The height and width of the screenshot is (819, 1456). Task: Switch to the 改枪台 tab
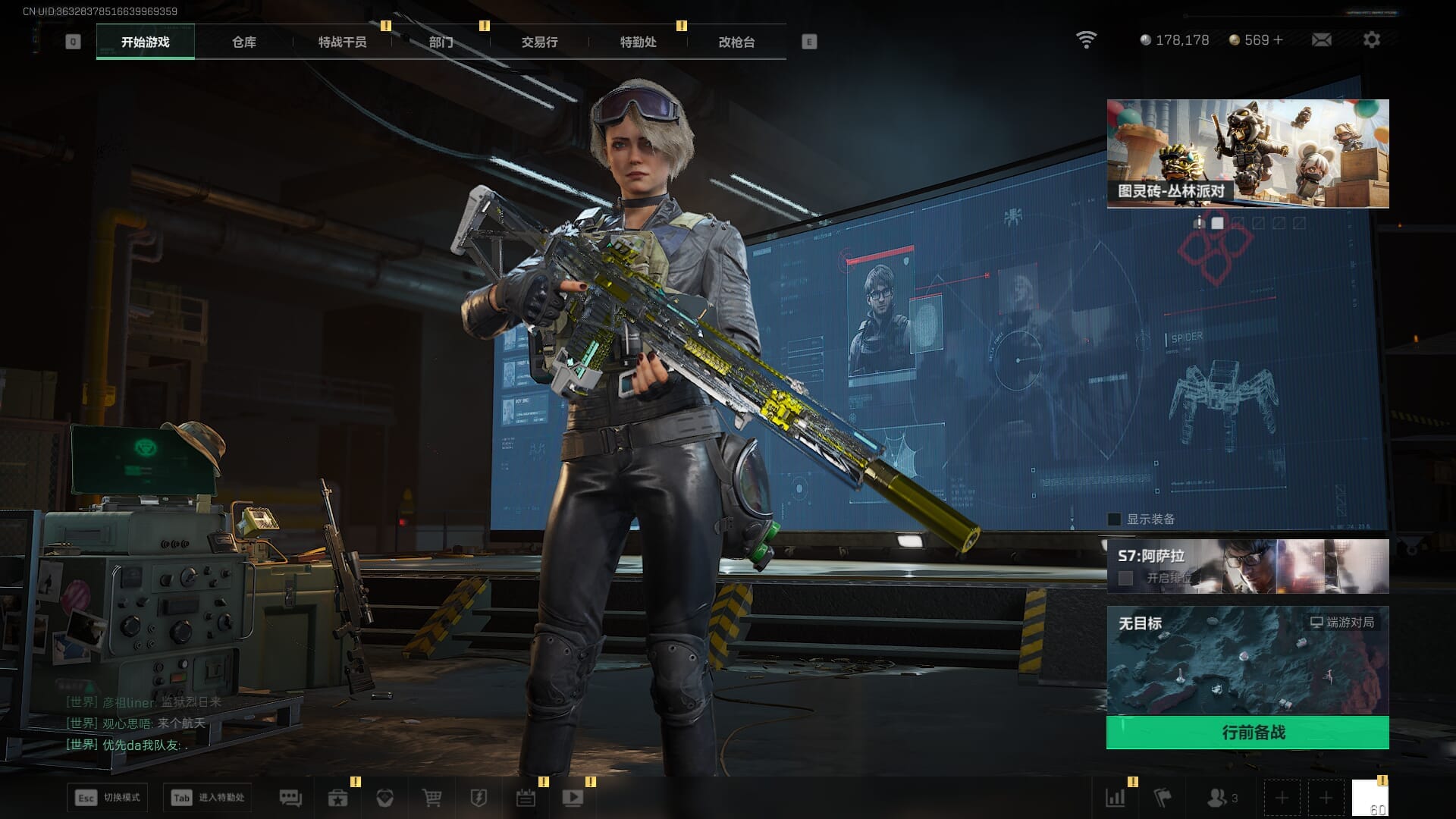[736, 42]
